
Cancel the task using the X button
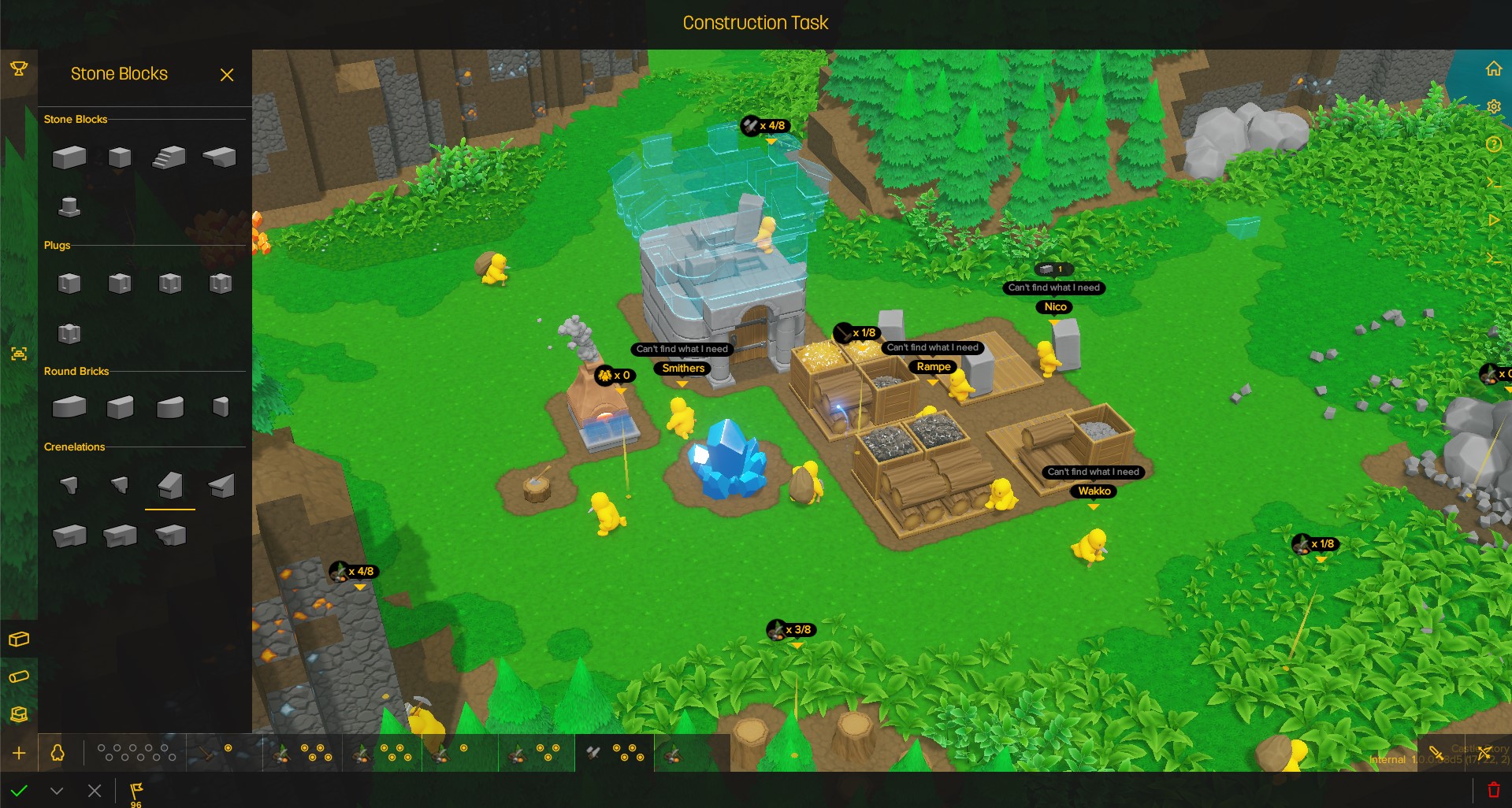tap(94, 791)
